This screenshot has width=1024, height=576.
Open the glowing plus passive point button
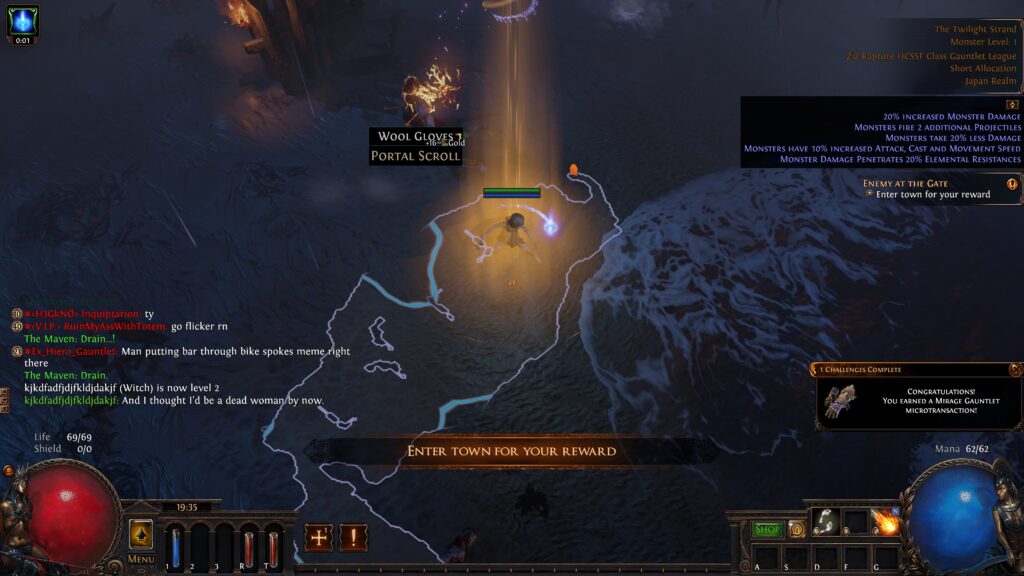(x=319, y=537)
